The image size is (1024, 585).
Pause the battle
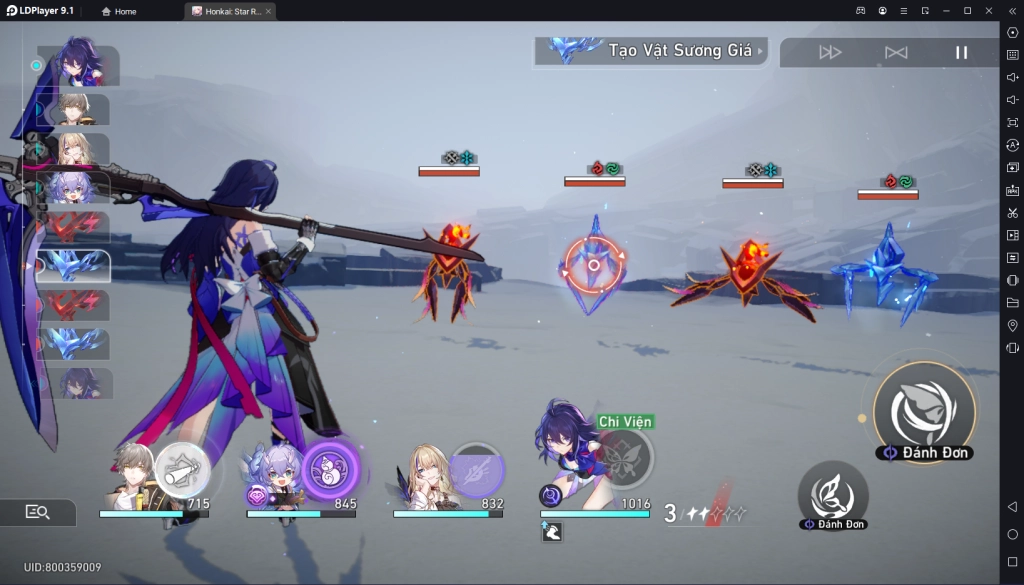point(961,53)
